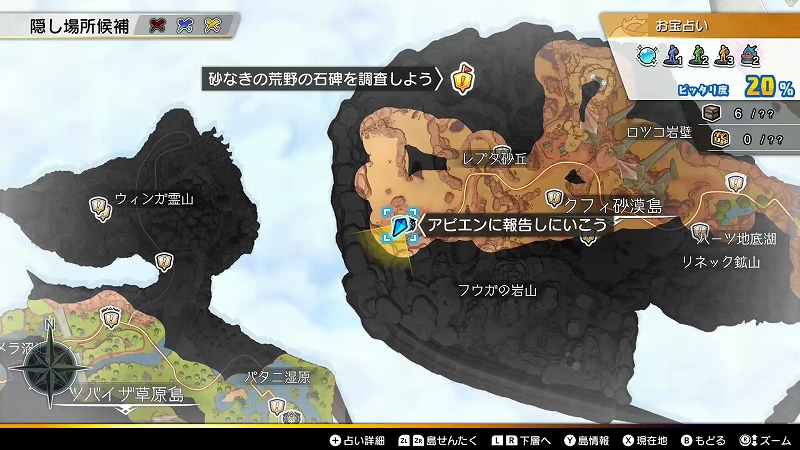
Task: Select the shield waypoint below パタニ湿原
Action: pos(279,406)
